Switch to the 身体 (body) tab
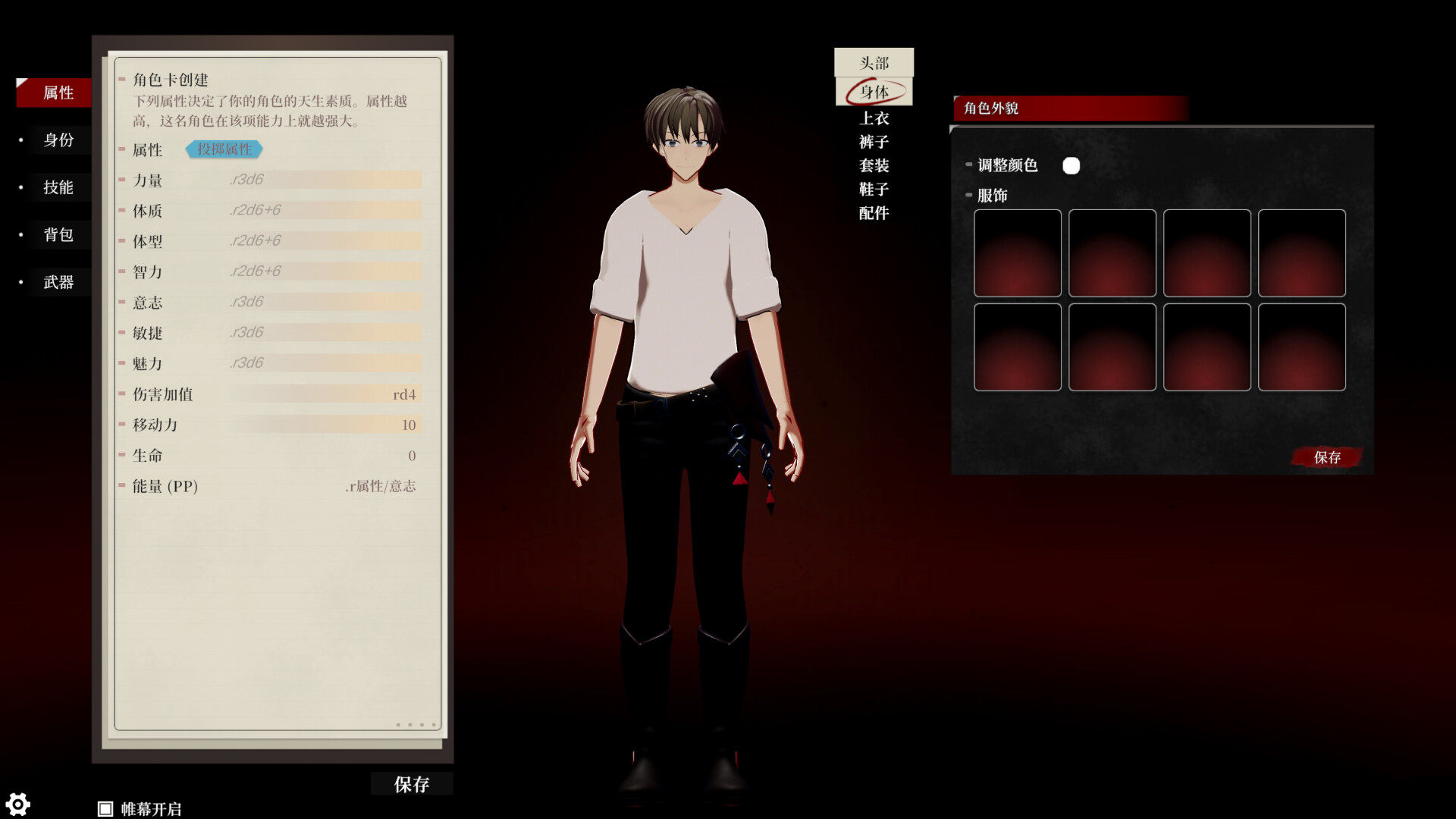This screenshot has height=819, width=1456. click(874, 93)
